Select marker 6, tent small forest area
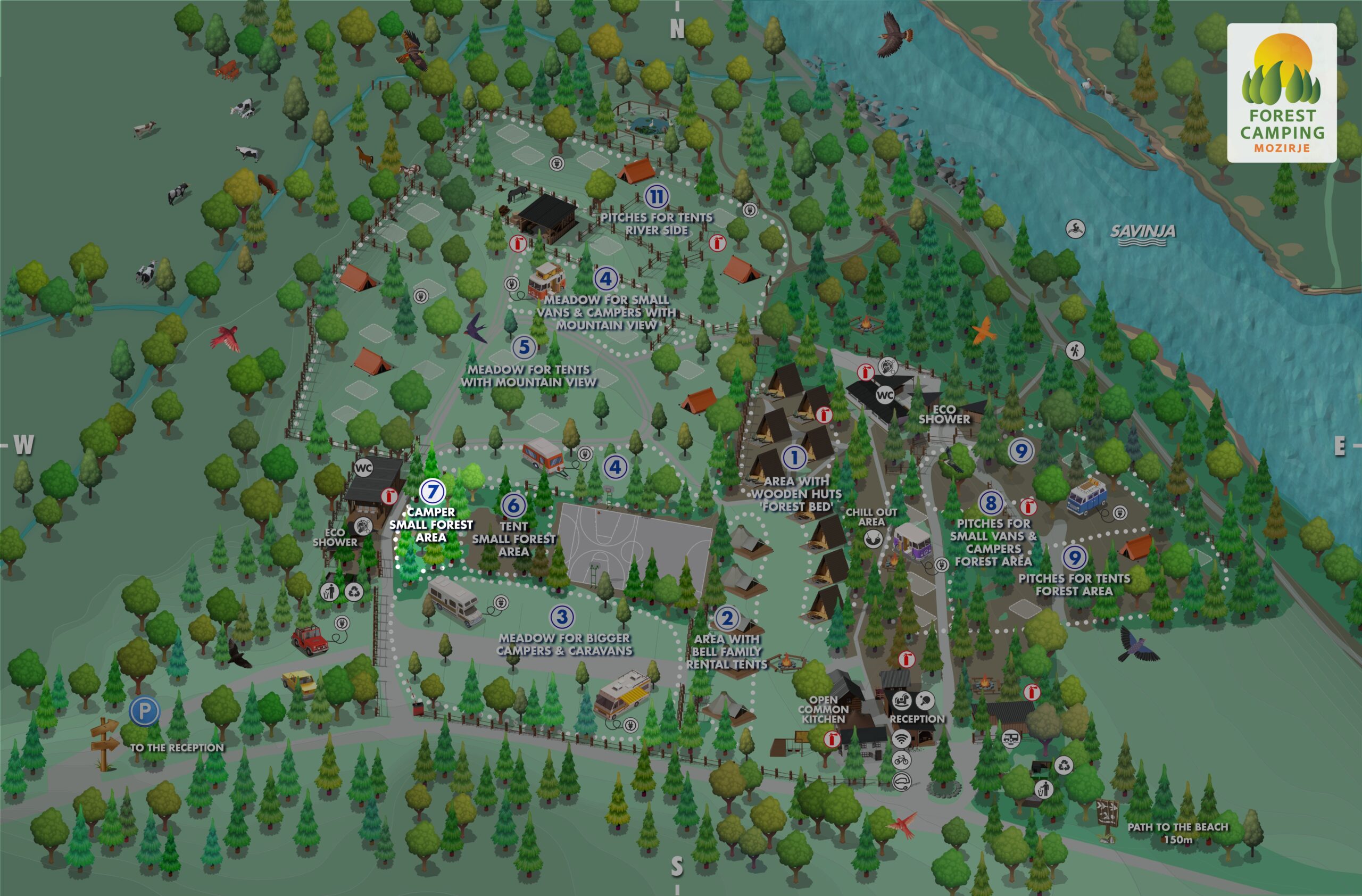Viewport: 1362px width, 896px height. (x=513, y=504)
